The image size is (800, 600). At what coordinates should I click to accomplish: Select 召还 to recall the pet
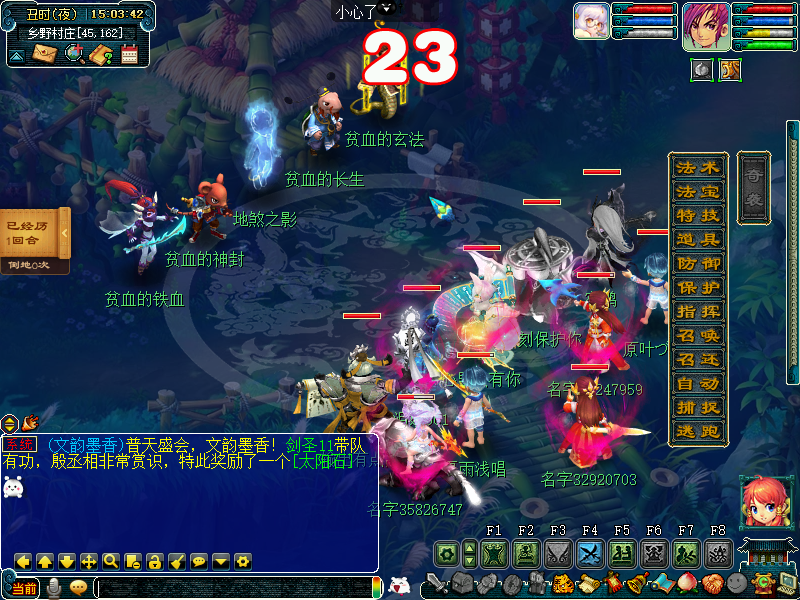pos(697,359)
